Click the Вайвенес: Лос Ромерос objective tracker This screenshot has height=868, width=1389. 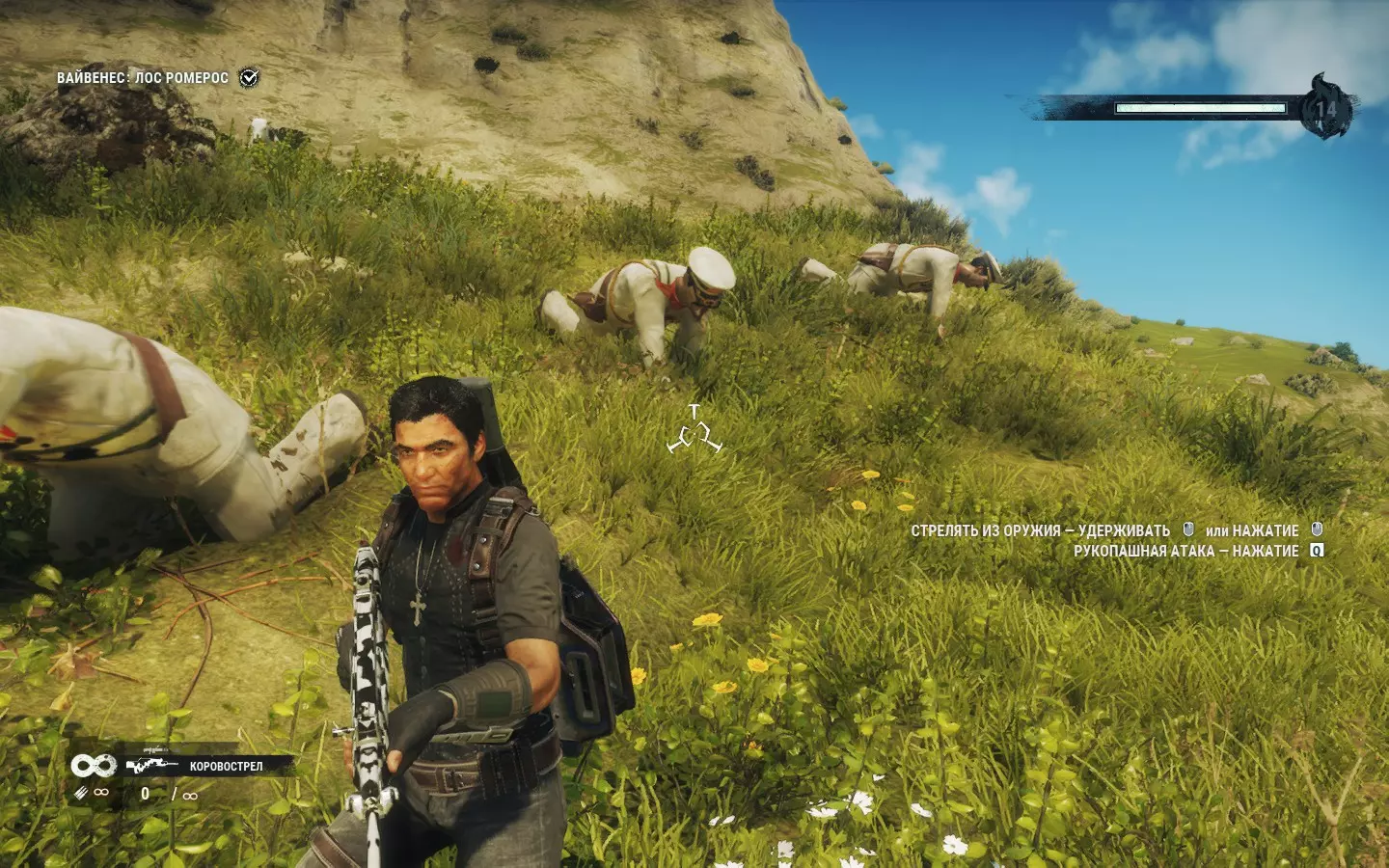143,77
